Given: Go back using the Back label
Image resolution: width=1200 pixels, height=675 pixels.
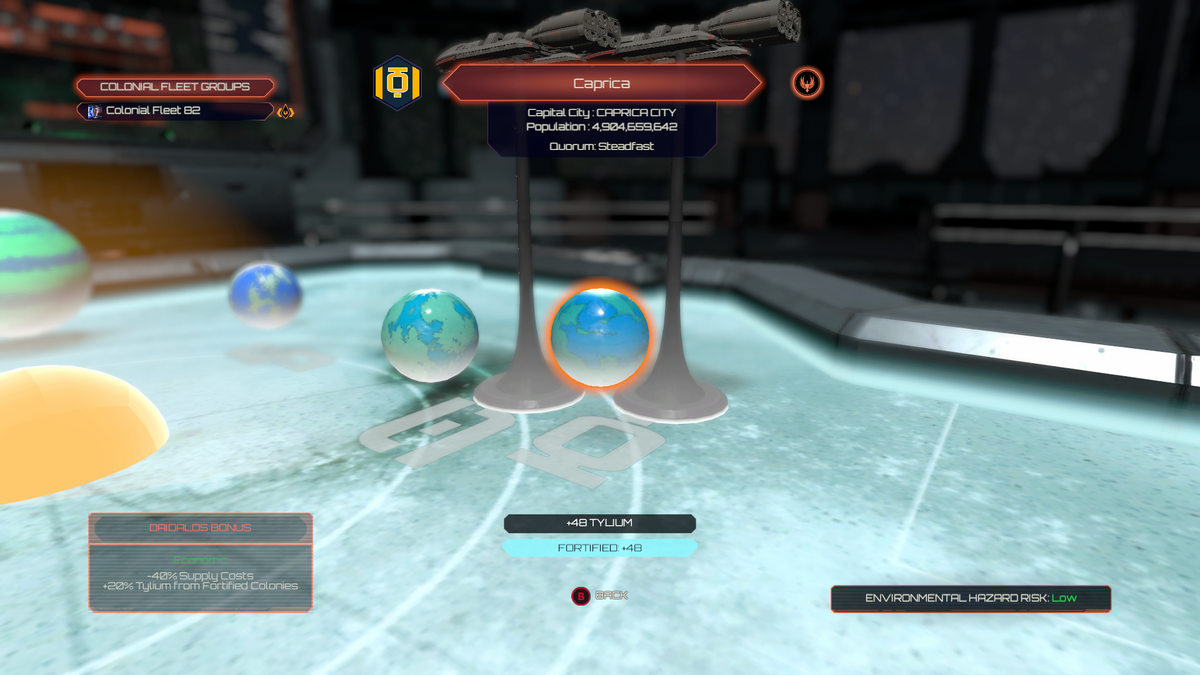Looking at the screenshot, I should click(x=611, y=595).
